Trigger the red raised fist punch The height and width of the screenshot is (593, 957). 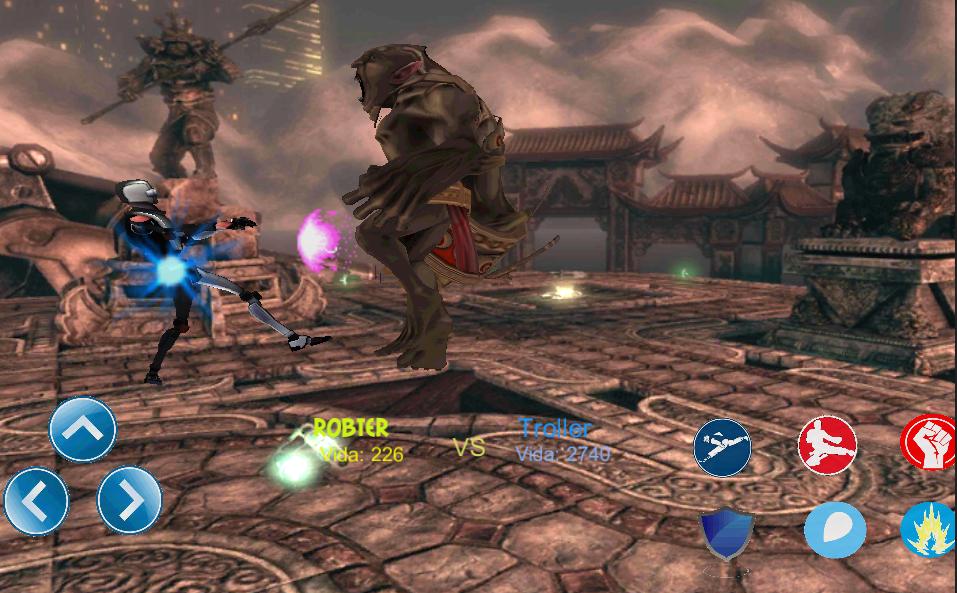click(930, 443)
